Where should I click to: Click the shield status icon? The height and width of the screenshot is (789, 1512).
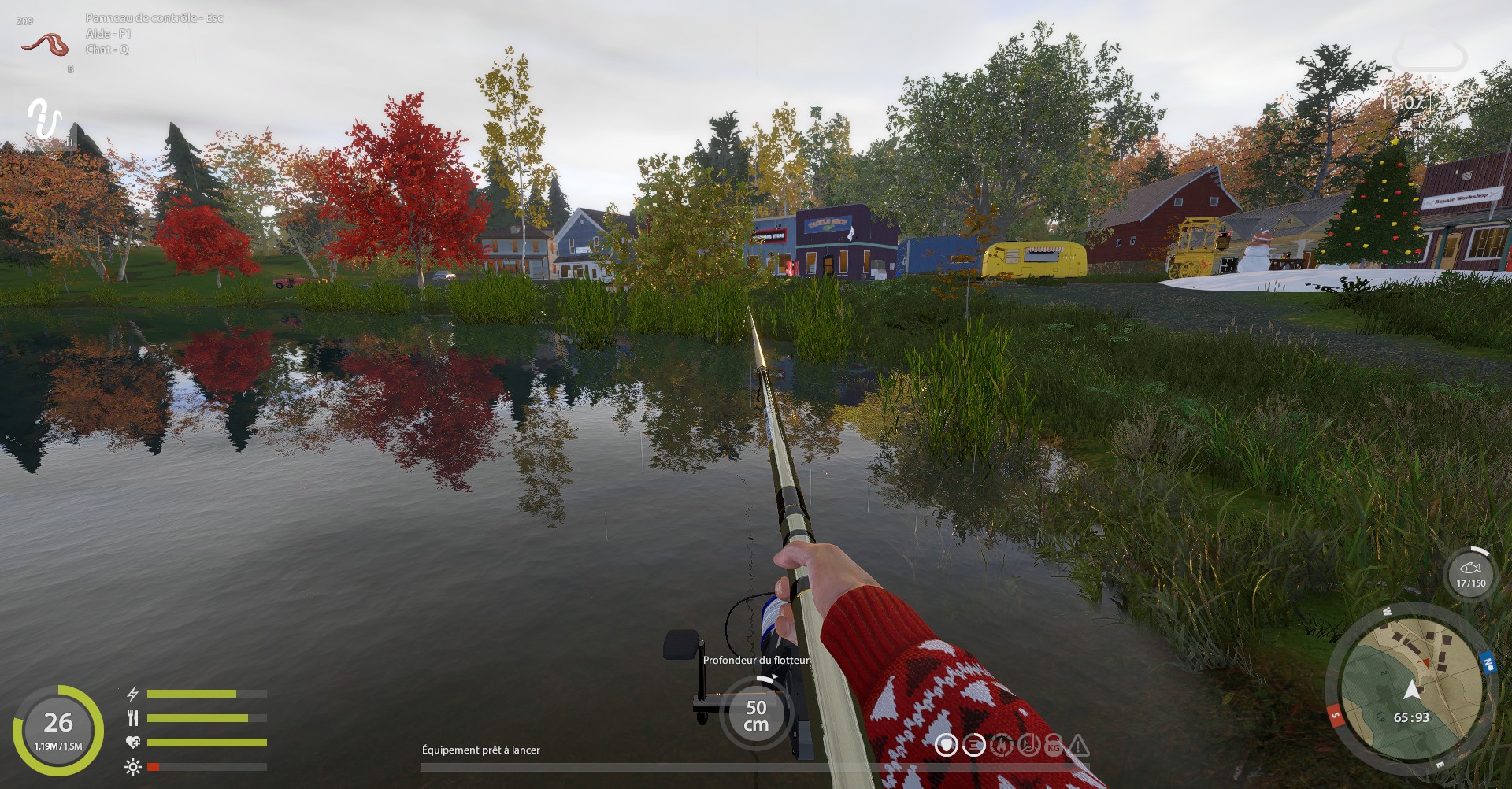(x=947, y=745)
